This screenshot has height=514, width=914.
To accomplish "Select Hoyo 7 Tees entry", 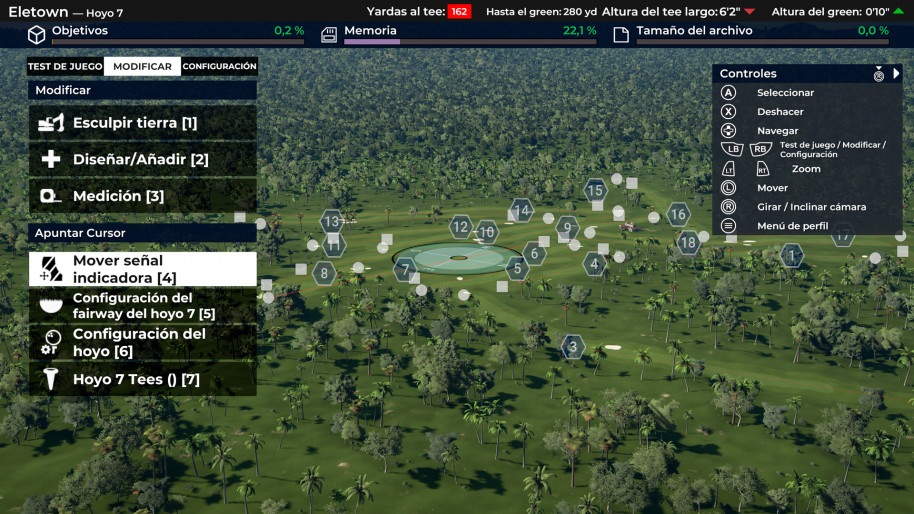I will (x=142, y=380).
